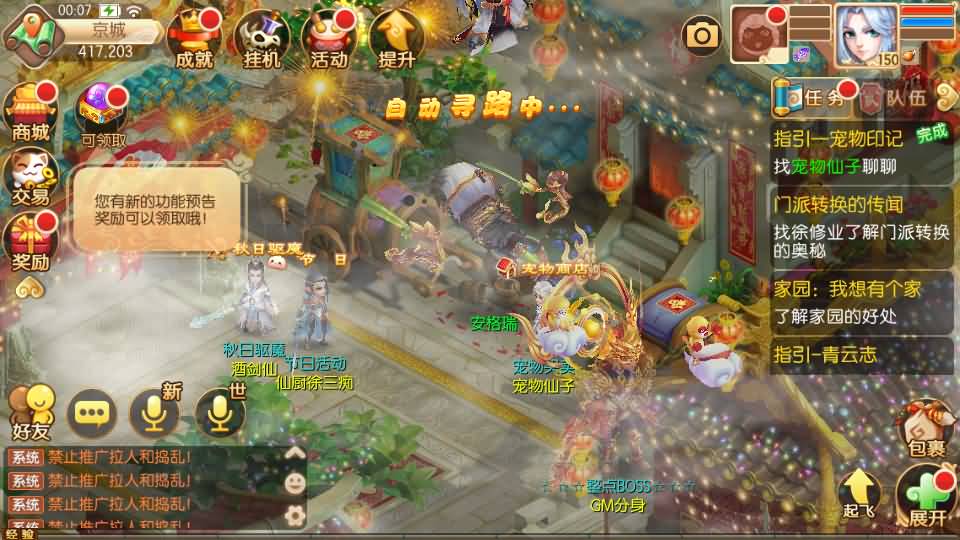Select the player character portrait

point(865,35)
